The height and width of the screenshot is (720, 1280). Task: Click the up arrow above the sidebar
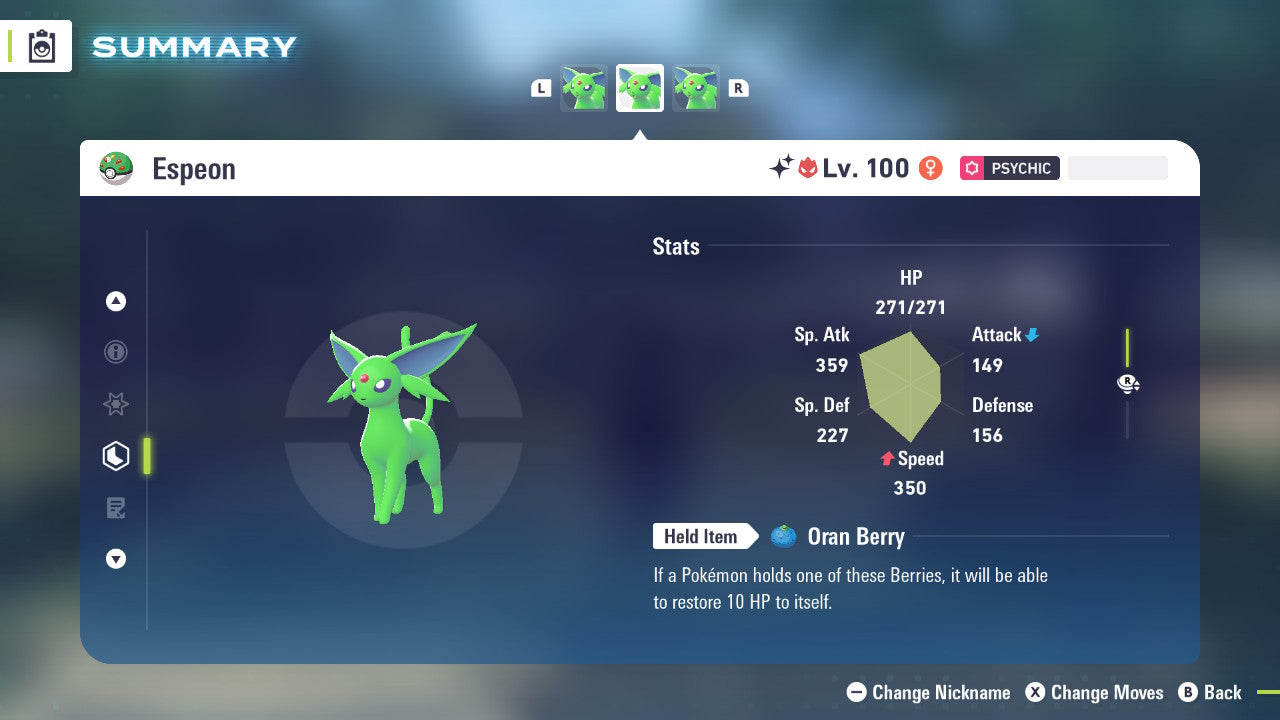(116, 301)
